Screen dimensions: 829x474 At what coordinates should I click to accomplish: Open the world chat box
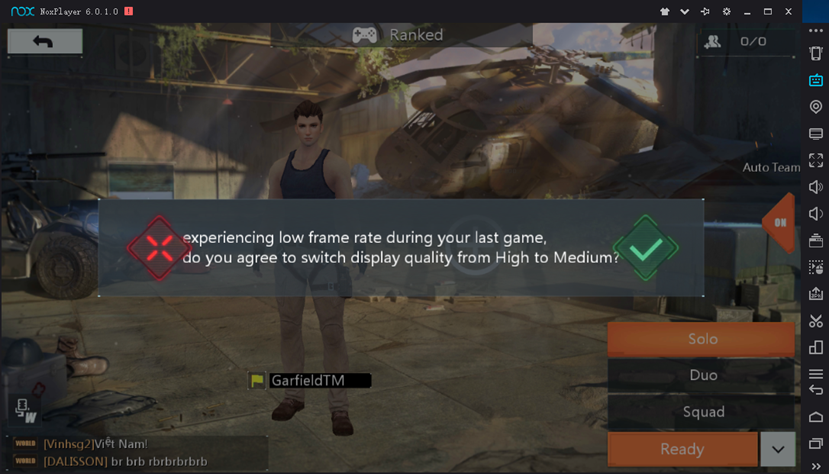pyautogui.click(x=135, y=453)
